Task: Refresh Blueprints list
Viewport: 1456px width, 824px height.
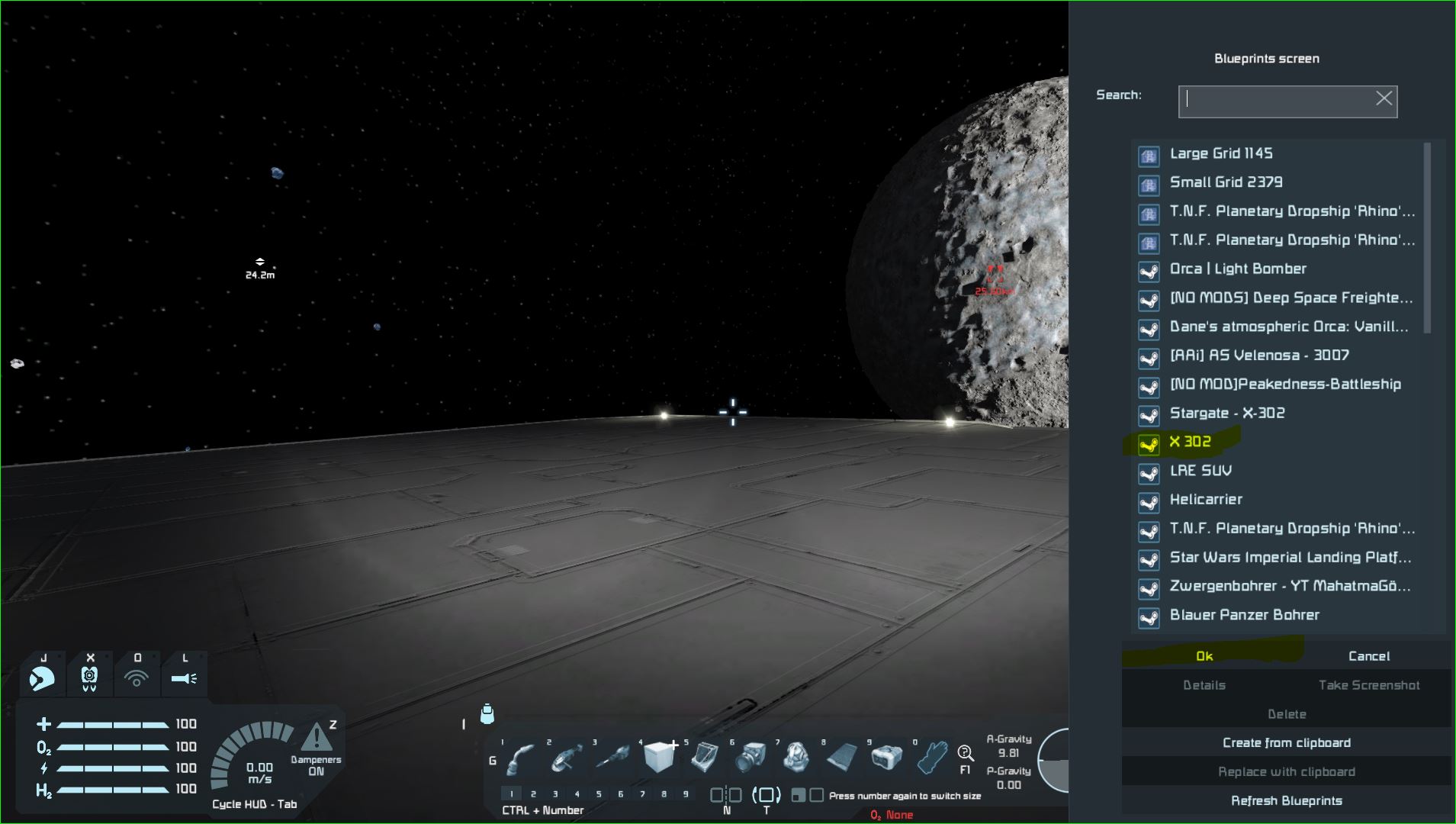Action: coord(1286,801)
